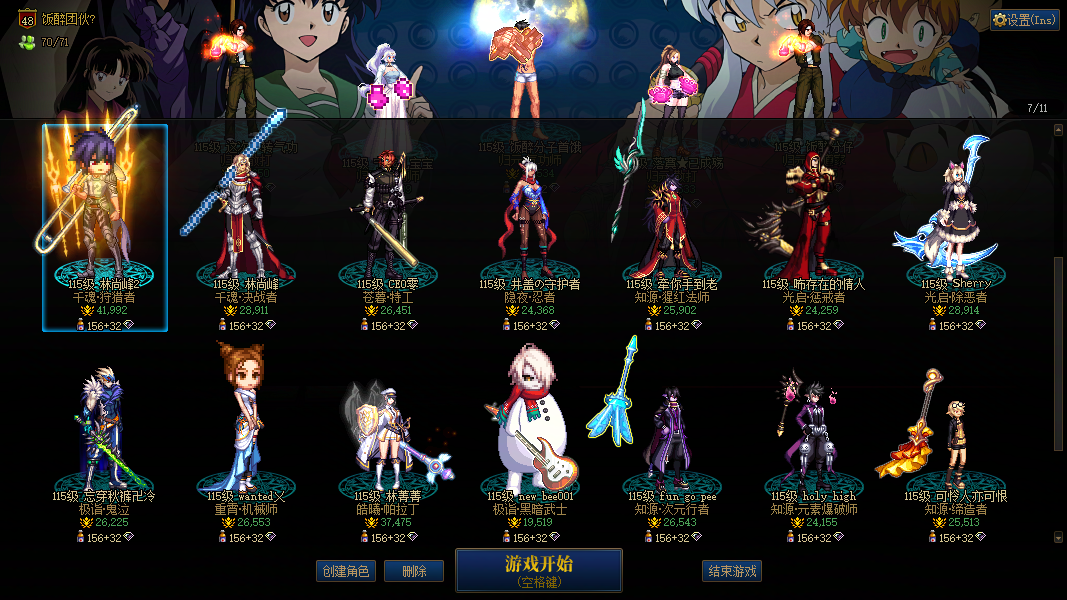Image resolution: width=1067 pixels, height=600 pixels.
Task: Pick the character CEO零
Action: [387, 230]
